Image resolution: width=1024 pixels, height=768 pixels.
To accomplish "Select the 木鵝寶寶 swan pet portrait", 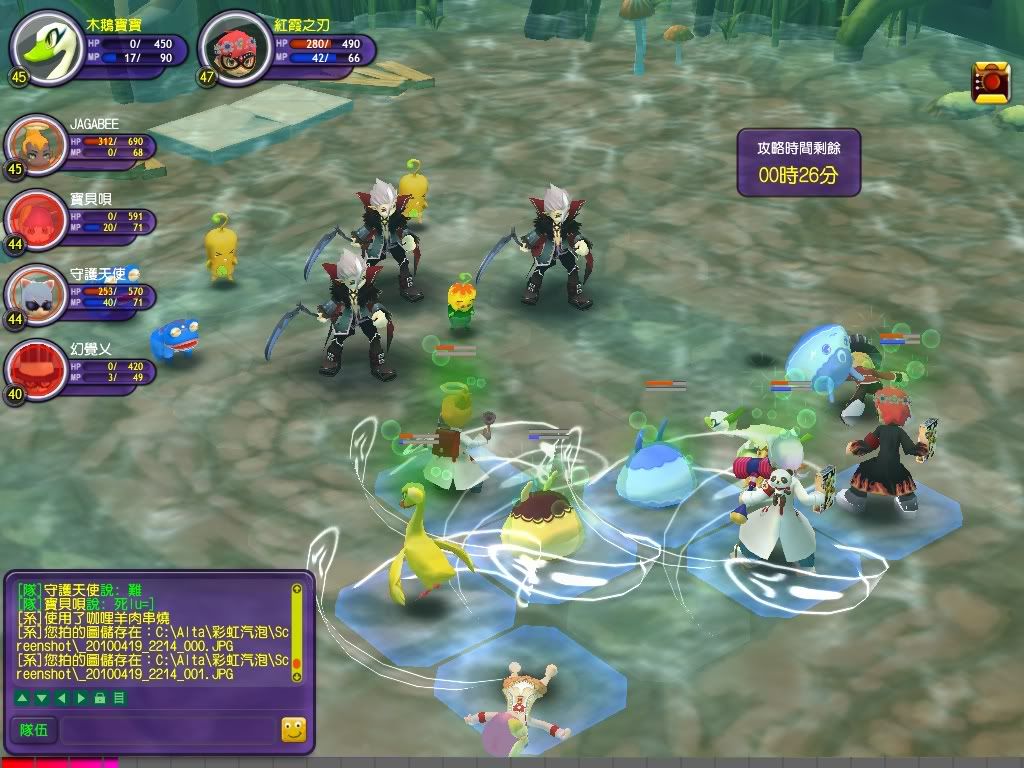I will click(46, 45).
